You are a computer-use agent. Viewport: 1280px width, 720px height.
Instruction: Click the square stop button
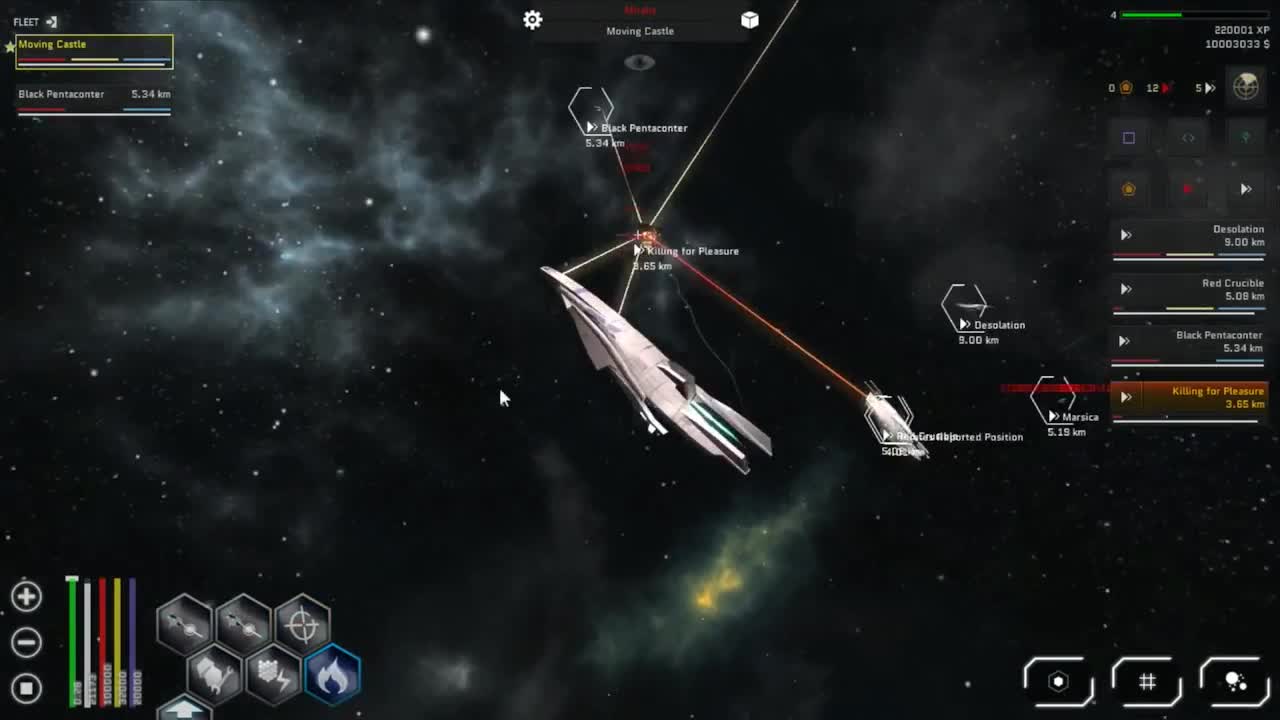point(27,687)
